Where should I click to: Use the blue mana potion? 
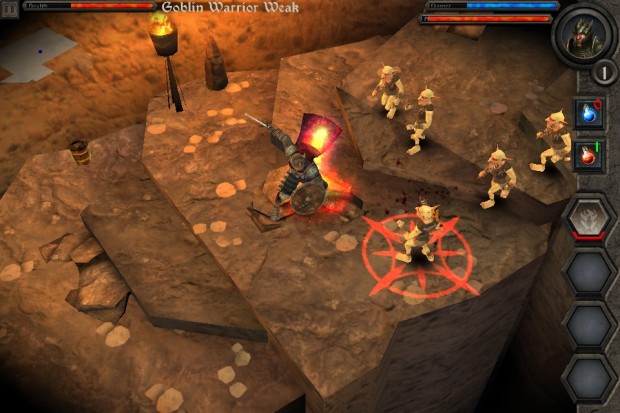point(589,114)
